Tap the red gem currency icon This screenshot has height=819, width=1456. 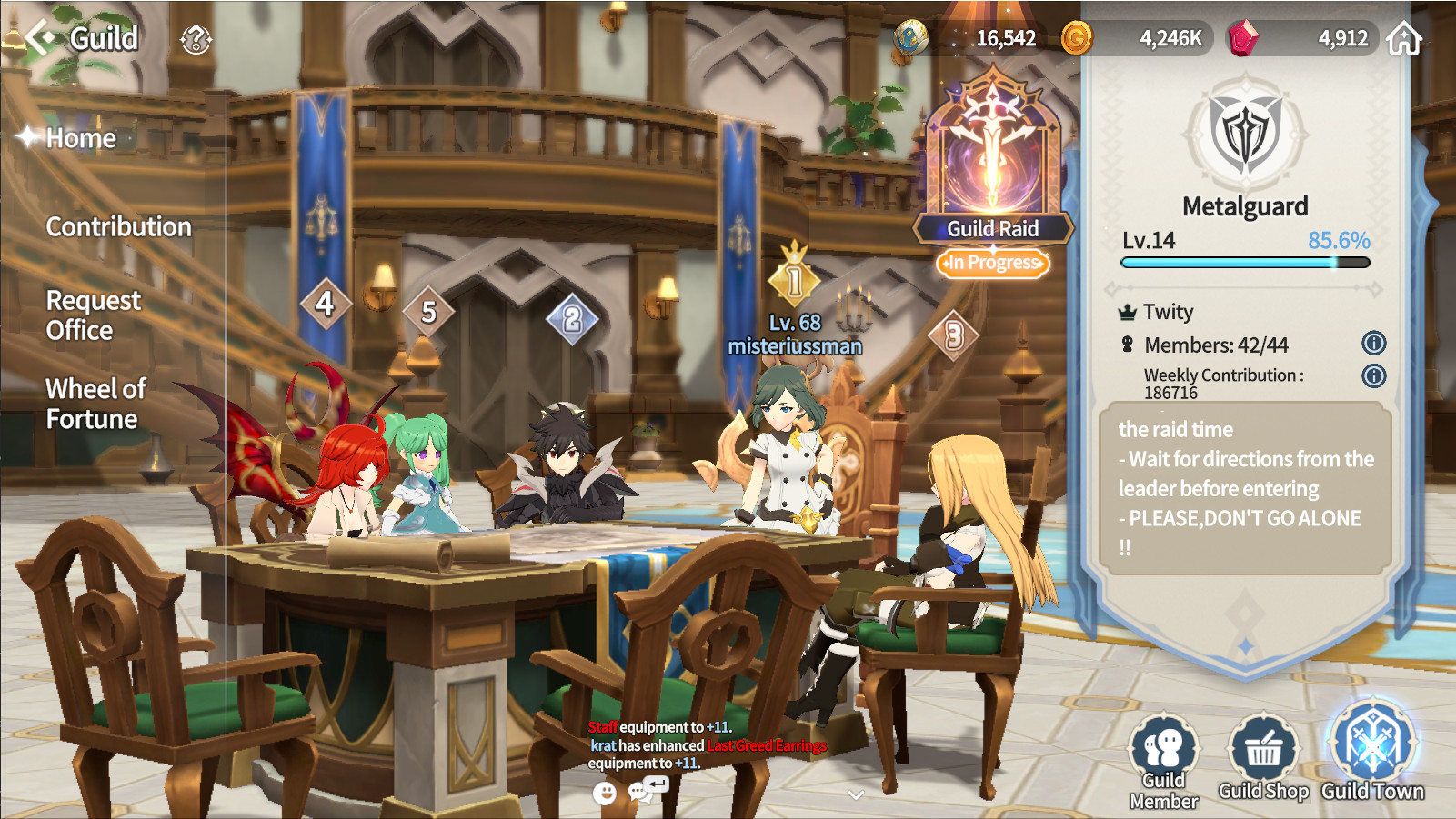pos(1242,38)
